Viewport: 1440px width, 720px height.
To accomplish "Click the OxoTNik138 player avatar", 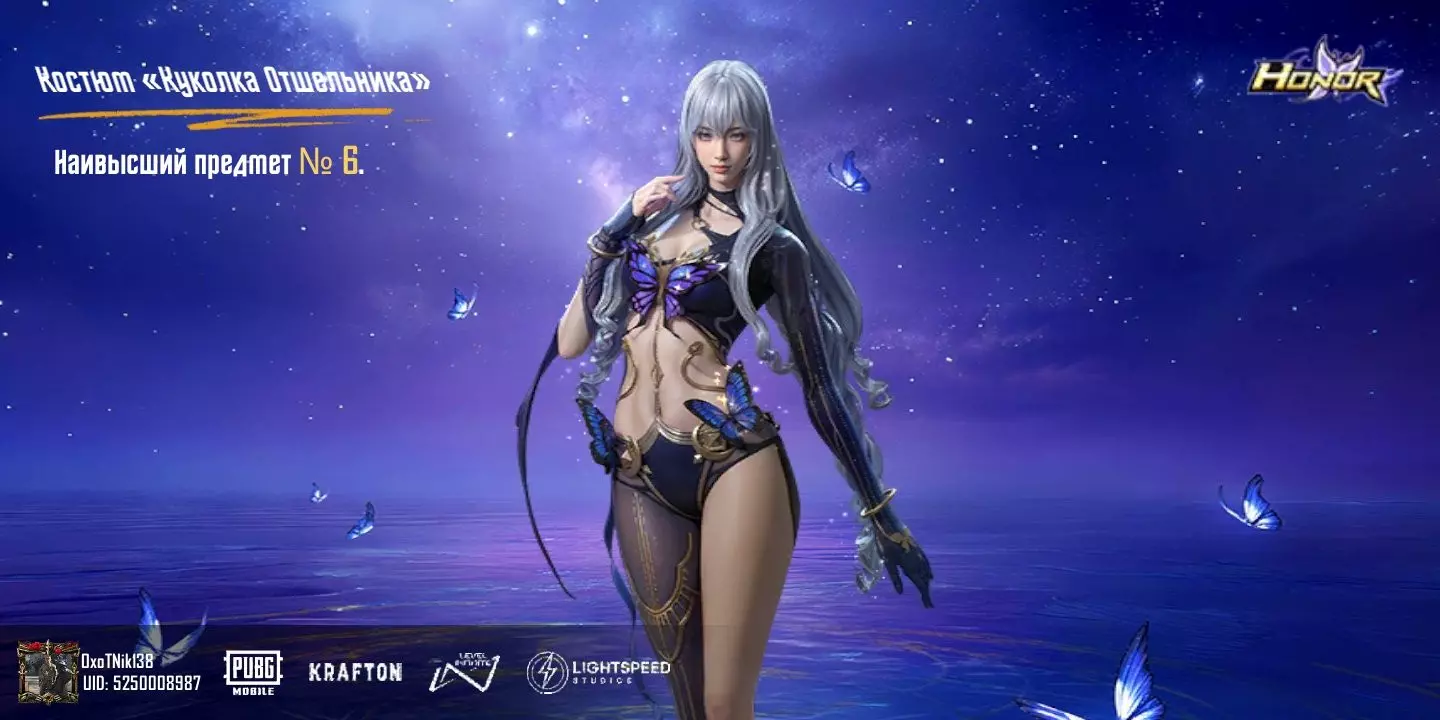I will click(48, 672).
